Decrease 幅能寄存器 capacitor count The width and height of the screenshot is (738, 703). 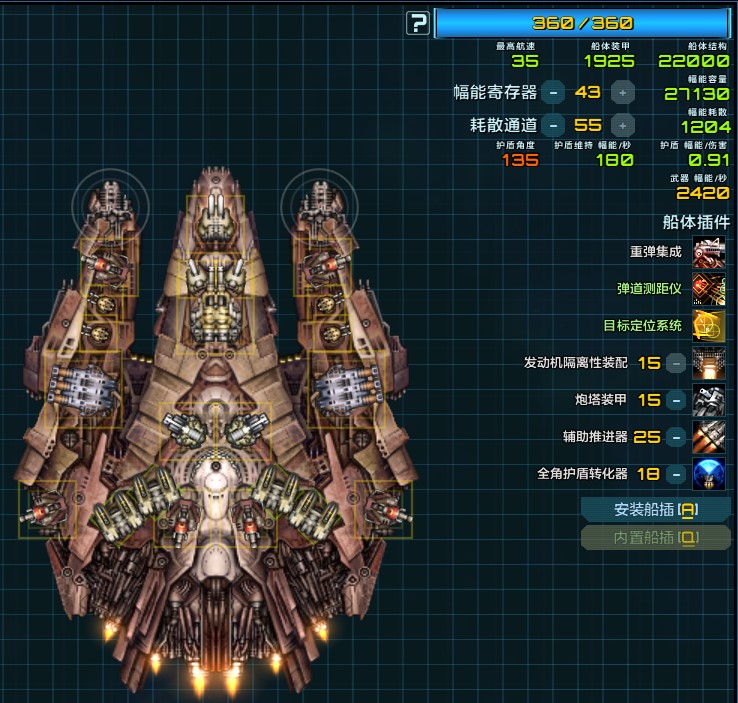(553, 93)
